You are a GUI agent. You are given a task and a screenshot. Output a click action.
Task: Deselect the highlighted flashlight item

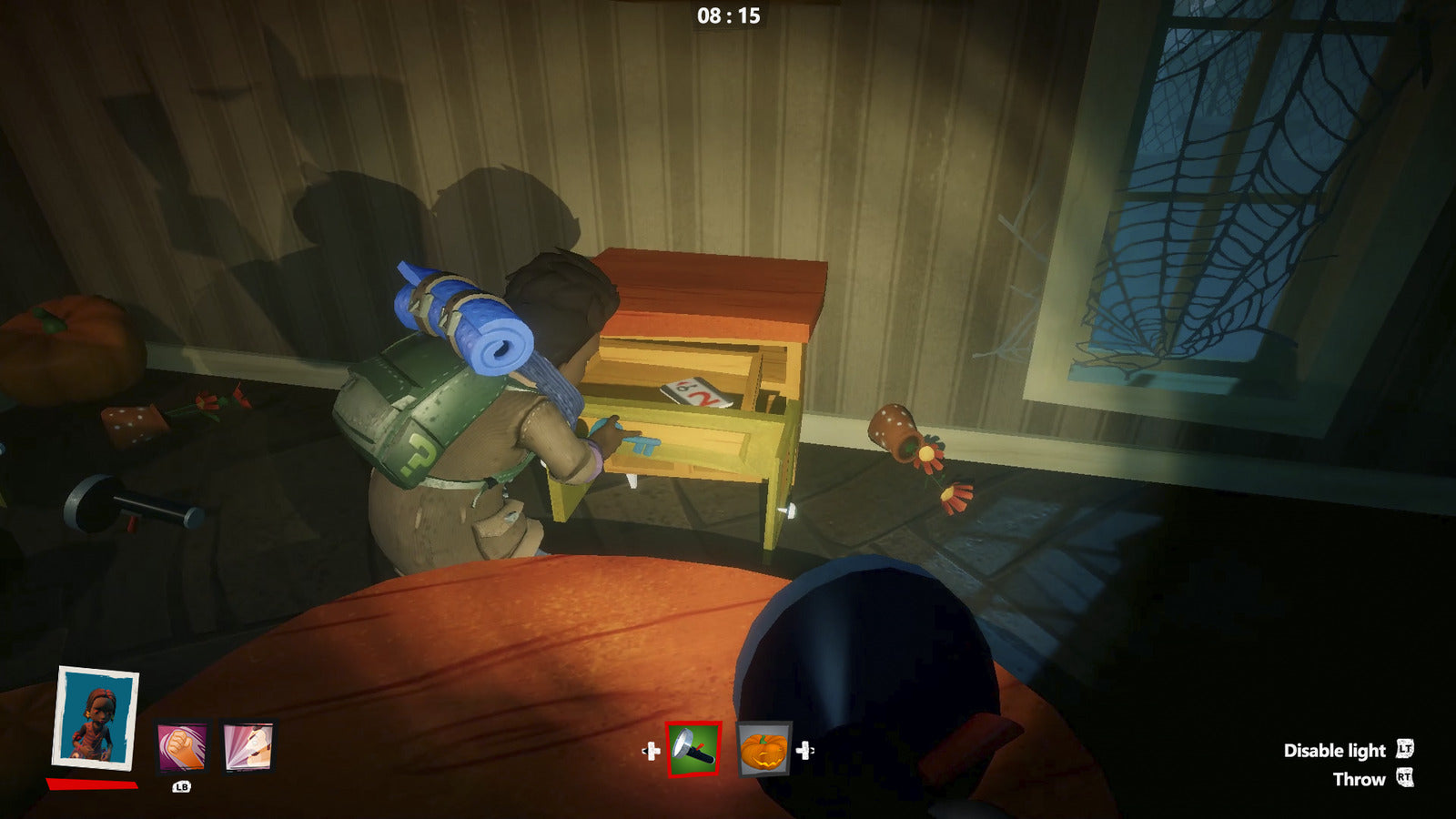[x=693, y=749]
